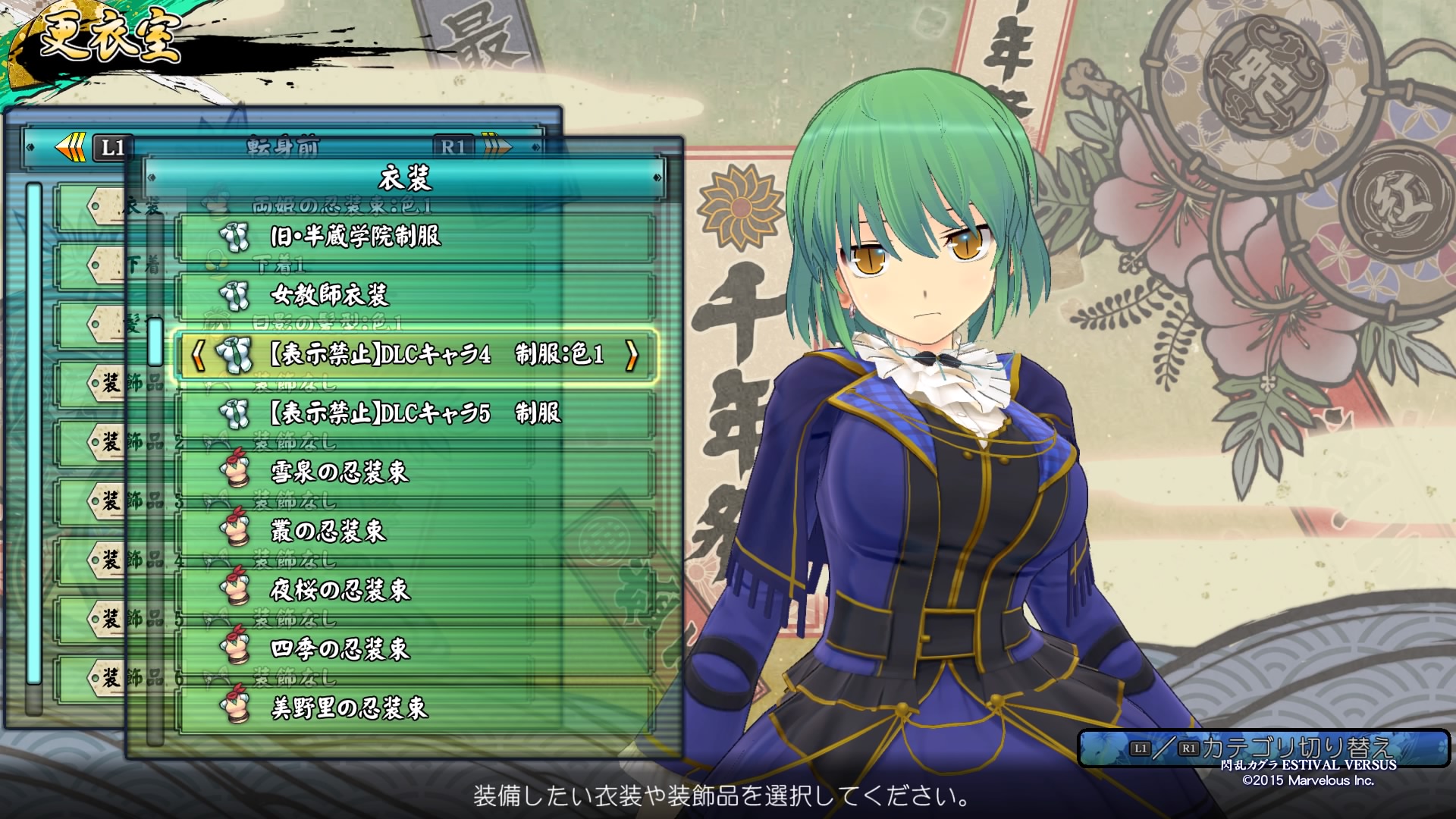Click the right color arrow on selected outfit
Image resolution: width=1456 pixels, height=819 pixels.
click(632, 354)
